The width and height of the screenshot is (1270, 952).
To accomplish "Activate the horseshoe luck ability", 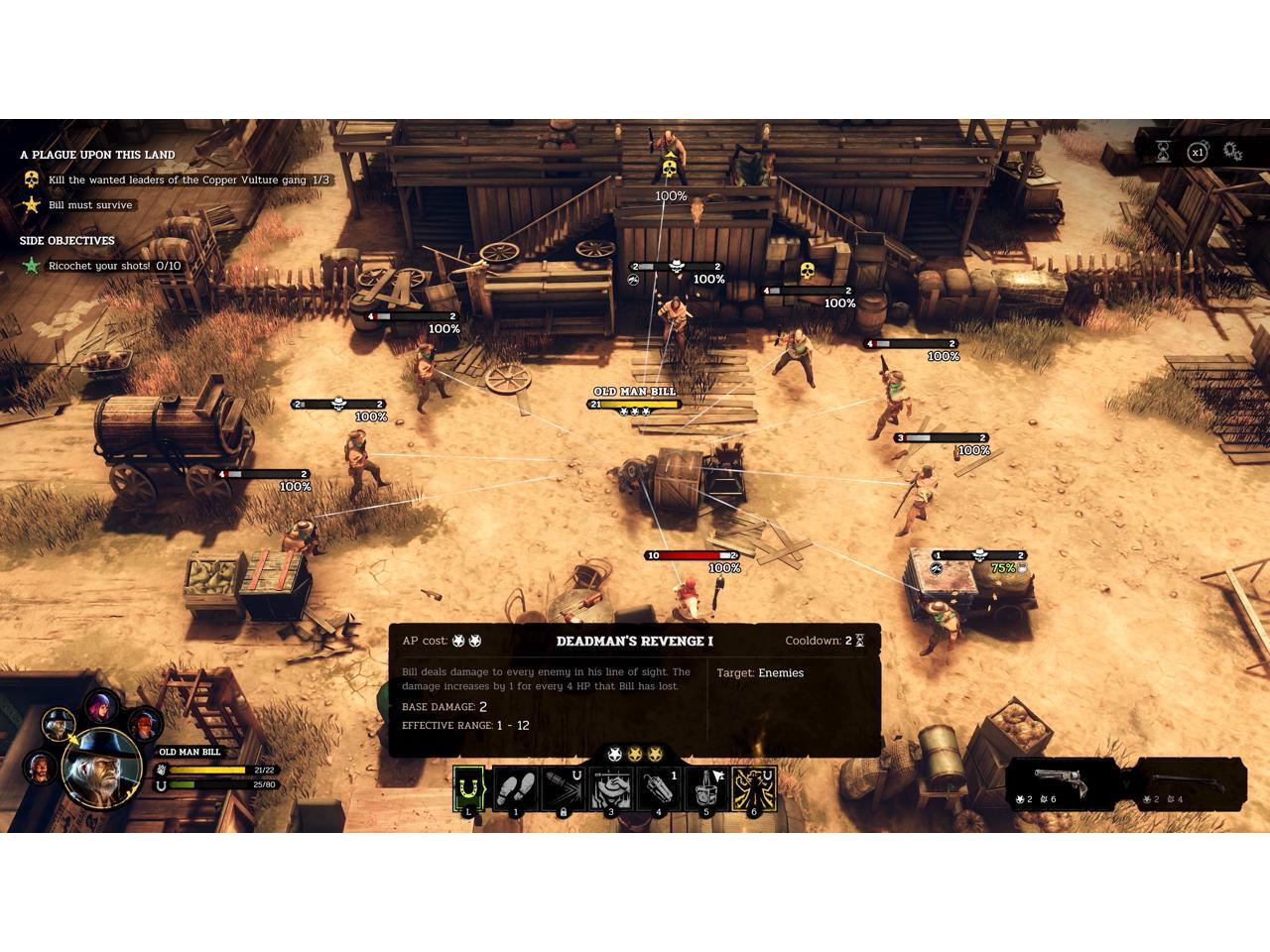I will tap(468, 789).
